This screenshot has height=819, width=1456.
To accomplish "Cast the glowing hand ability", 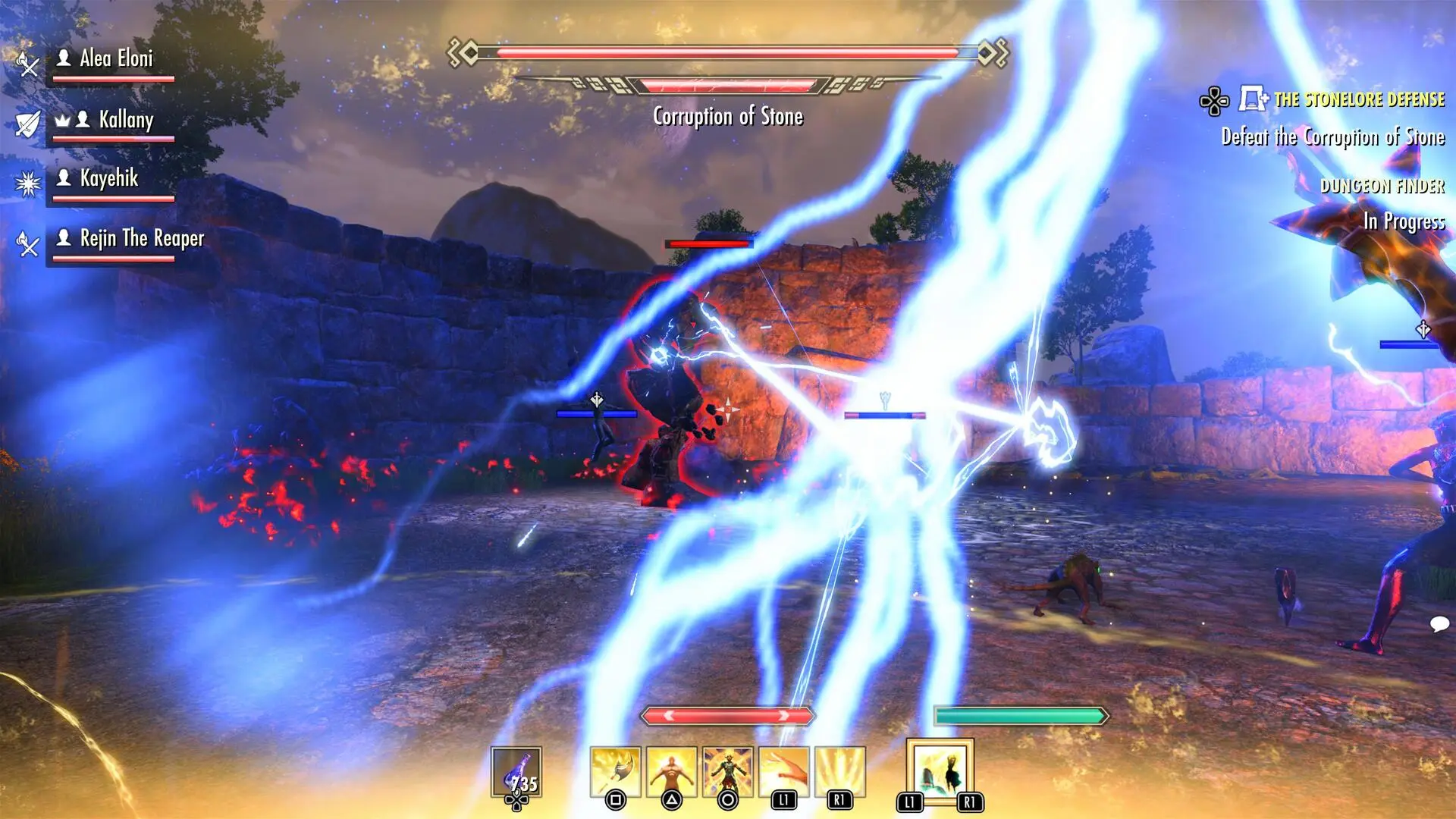I will pyautogui.click(x=783, y=771).
